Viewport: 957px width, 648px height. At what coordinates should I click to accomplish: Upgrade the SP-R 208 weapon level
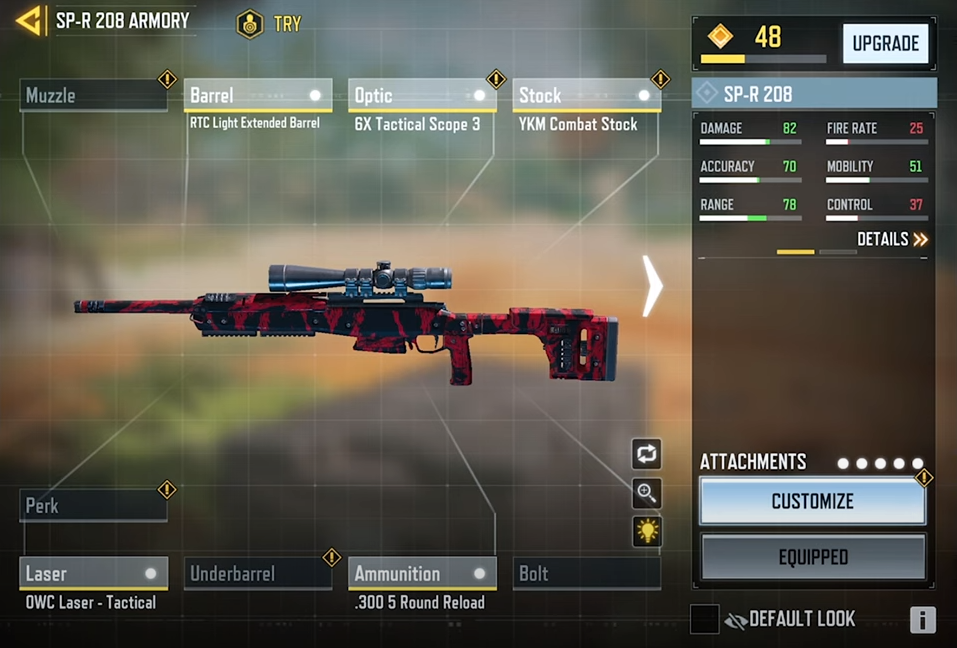click(885, 44)
